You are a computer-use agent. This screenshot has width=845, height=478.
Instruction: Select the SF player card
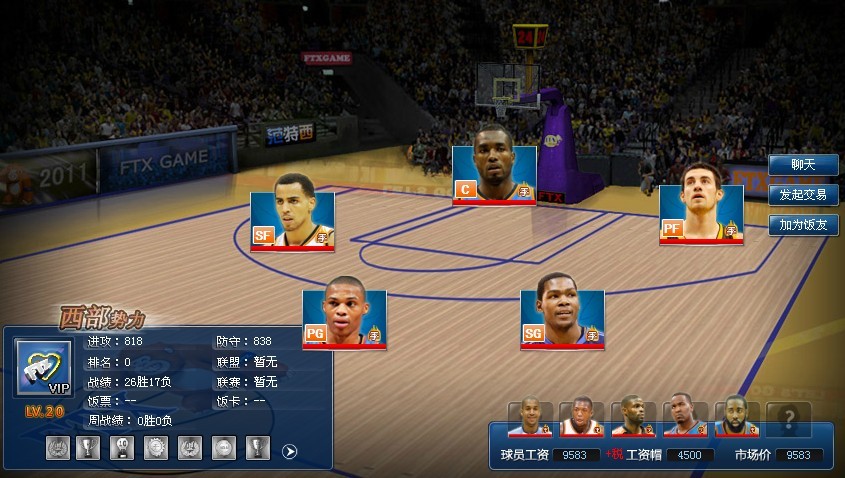pos(292,221)
